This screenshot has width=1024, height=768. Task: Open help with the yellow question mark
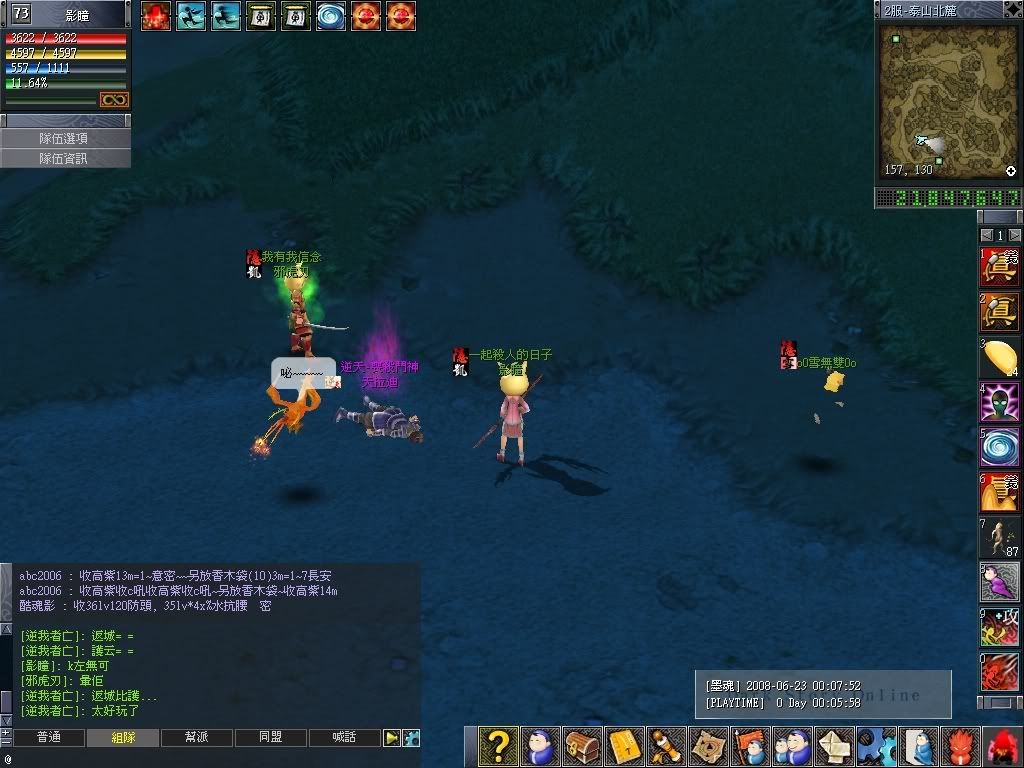[x=498, y=747]
